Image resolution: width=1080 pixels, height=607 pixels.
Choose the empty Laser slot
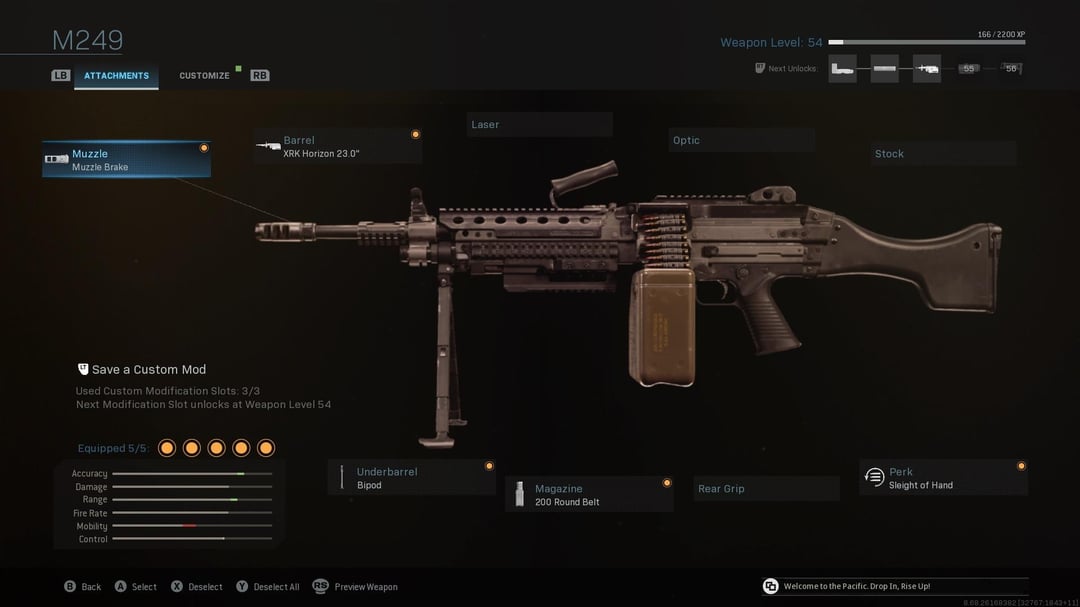[x=539, y=125]
